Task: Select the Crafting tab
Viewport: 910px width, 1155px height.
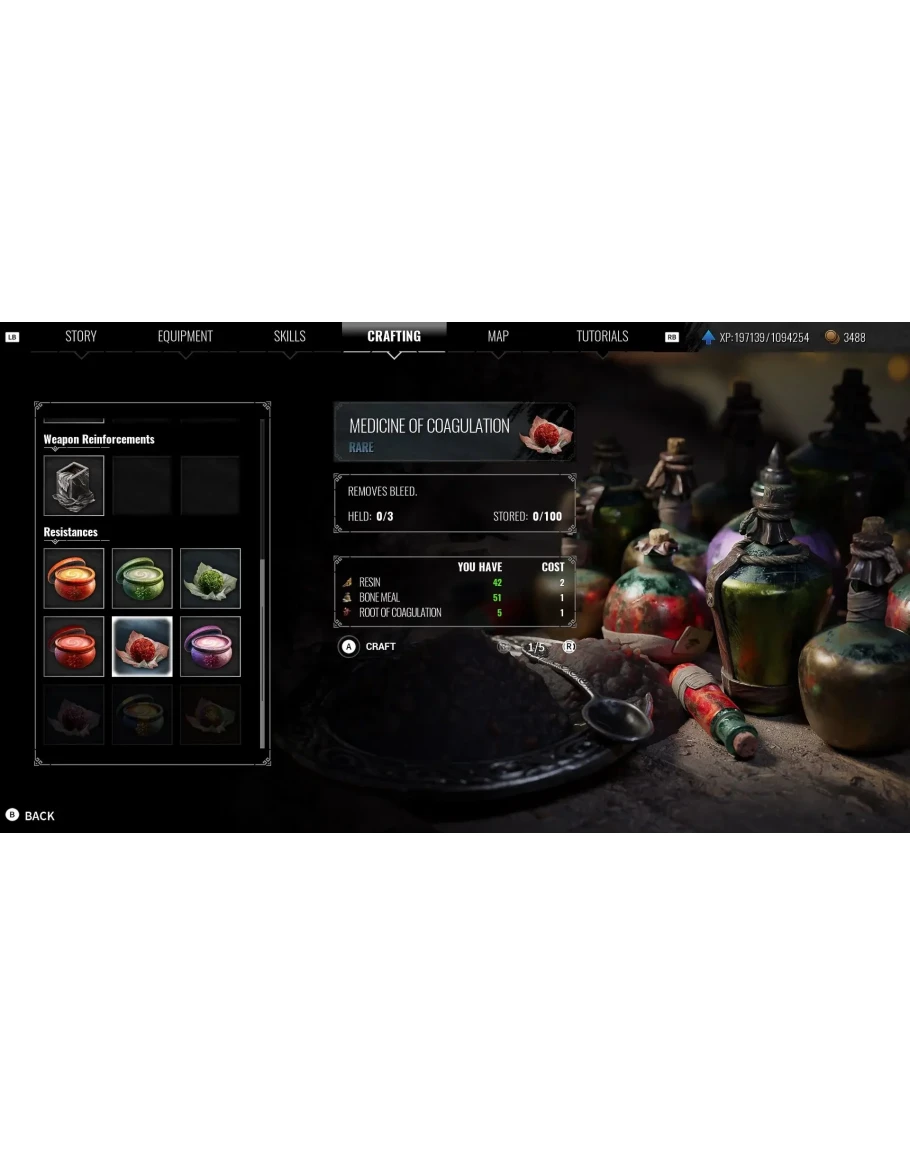Action: click(x=394, y=337)
